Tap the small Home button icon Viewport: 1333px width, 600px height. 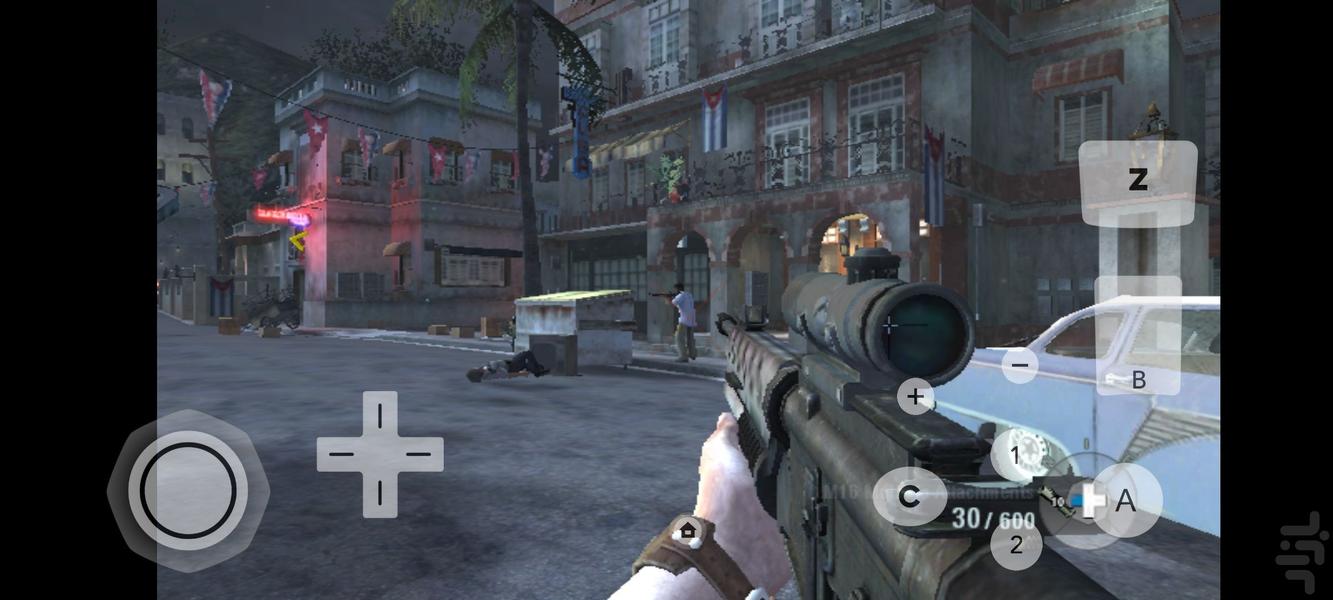[687, 530]
